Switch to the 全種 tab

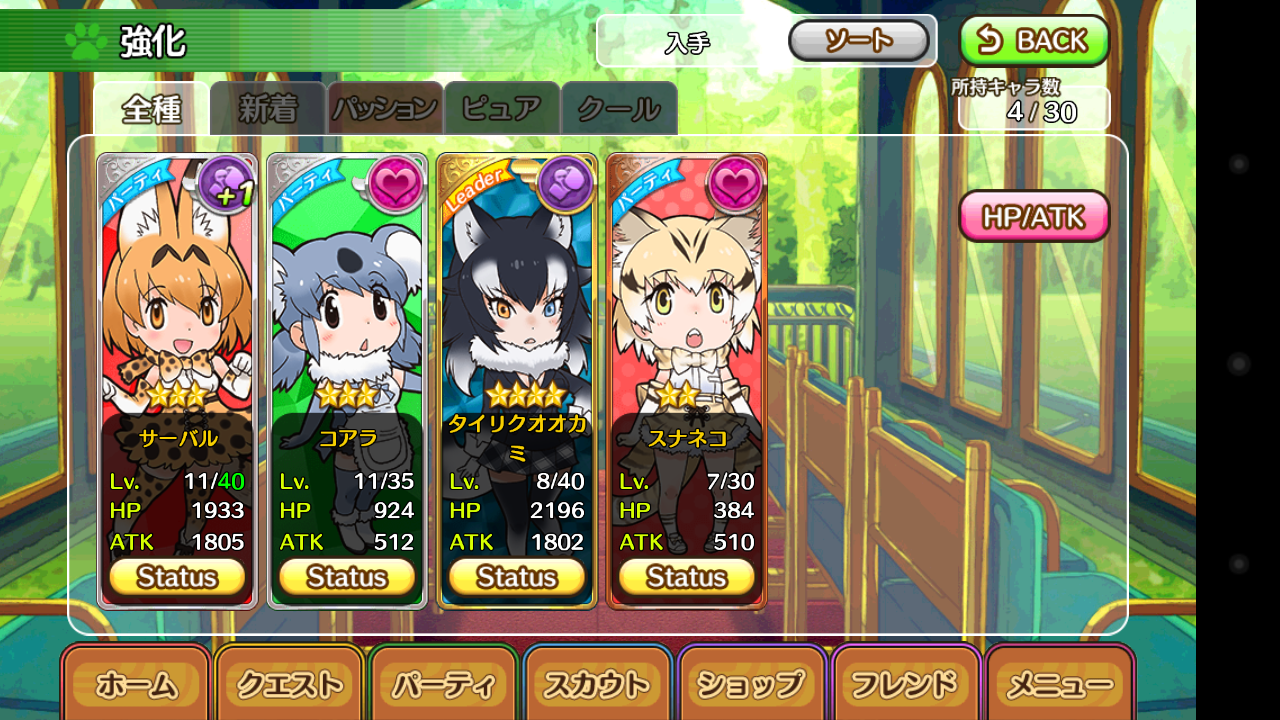151,109
